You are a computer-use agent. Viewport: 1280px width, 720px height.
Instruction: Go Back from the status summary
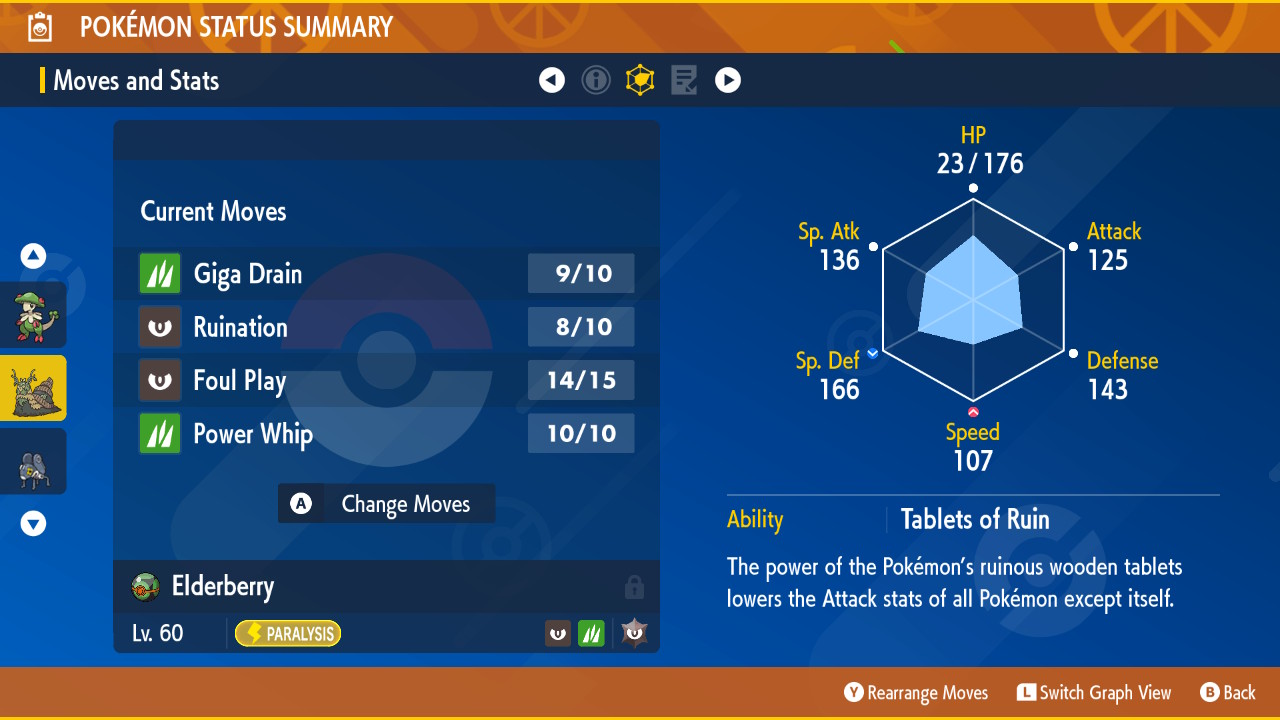coord(1227,693)
